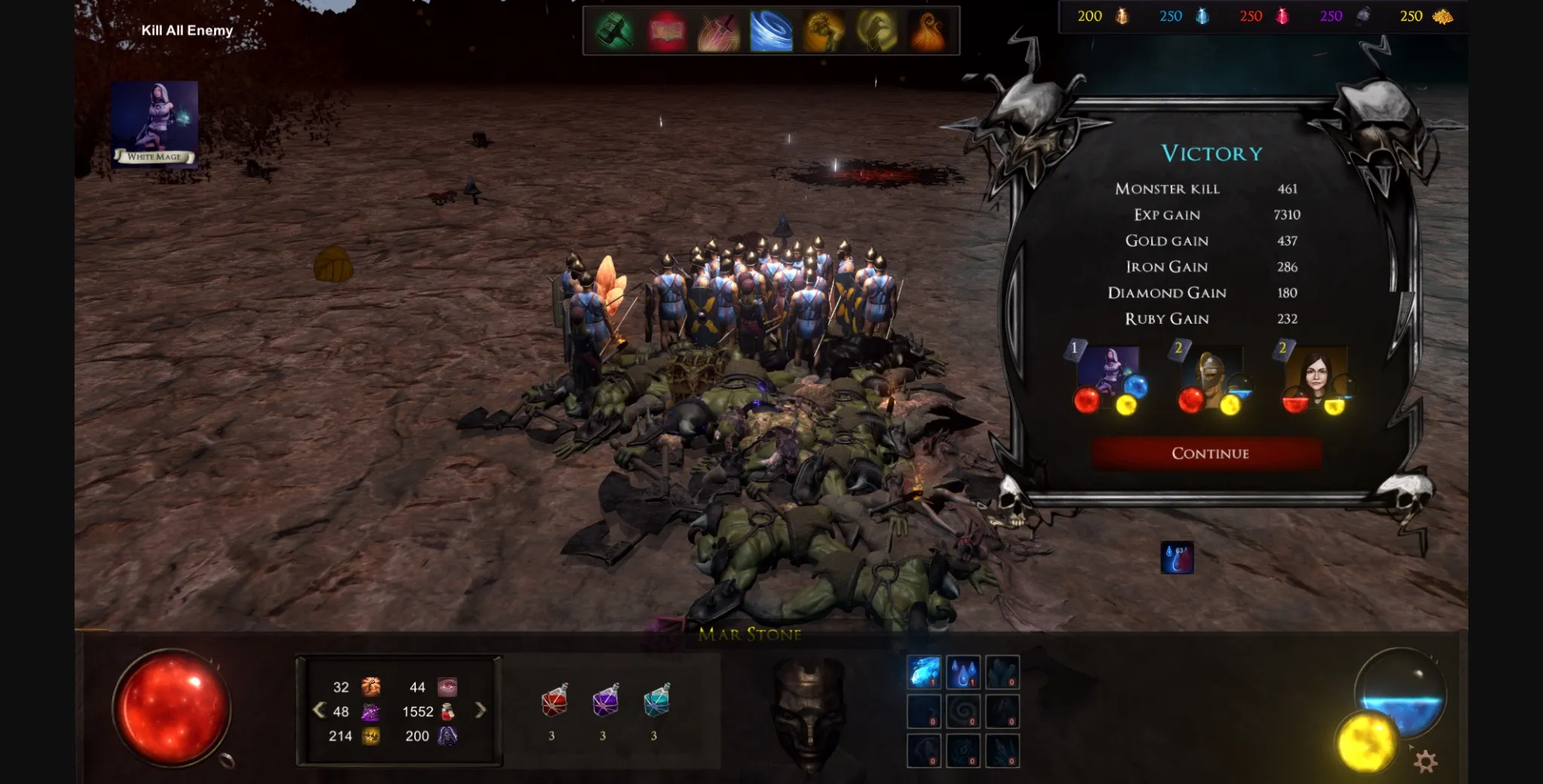The image size is (1543, 784).
Task: Use the red spellbook ability
Action: [x=667, y=32]
